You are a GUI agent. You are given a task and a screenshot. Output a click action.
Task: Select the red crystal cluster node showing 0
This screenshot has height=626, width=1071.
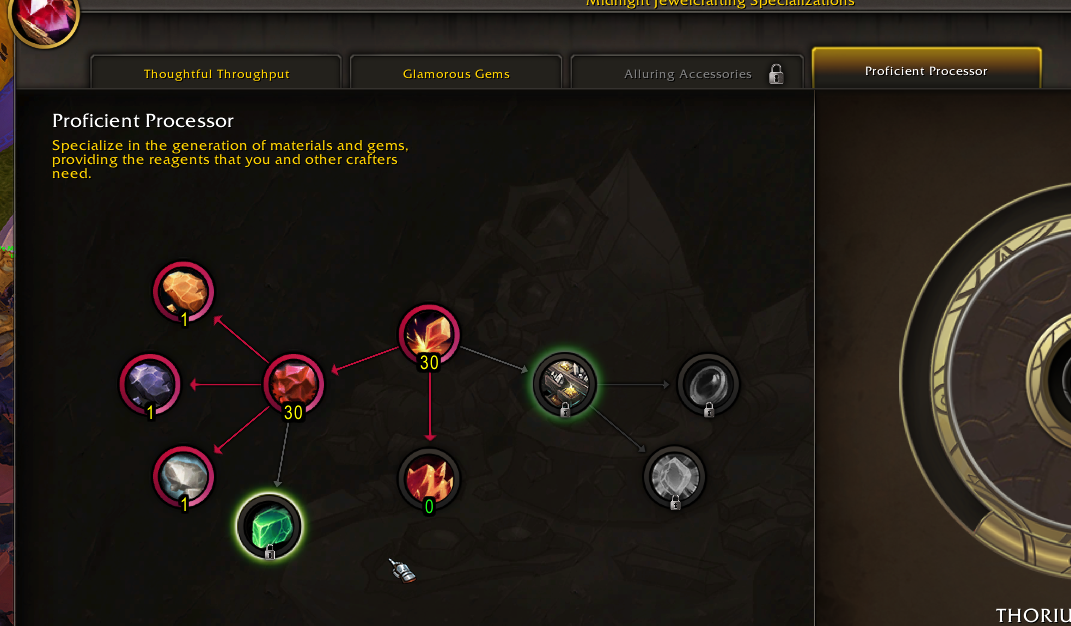click(429, 478)
